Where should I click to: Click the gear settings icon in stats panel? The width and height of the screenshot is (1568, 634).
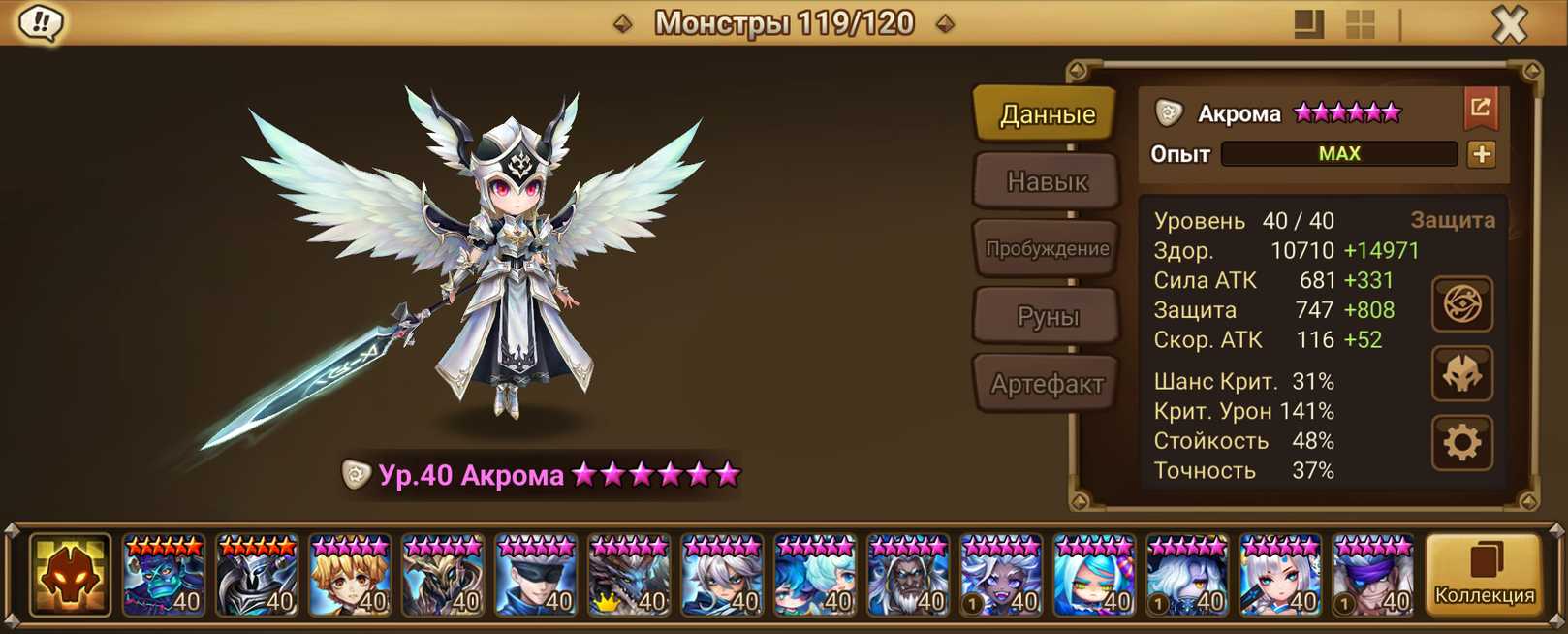click(1461, 443)
